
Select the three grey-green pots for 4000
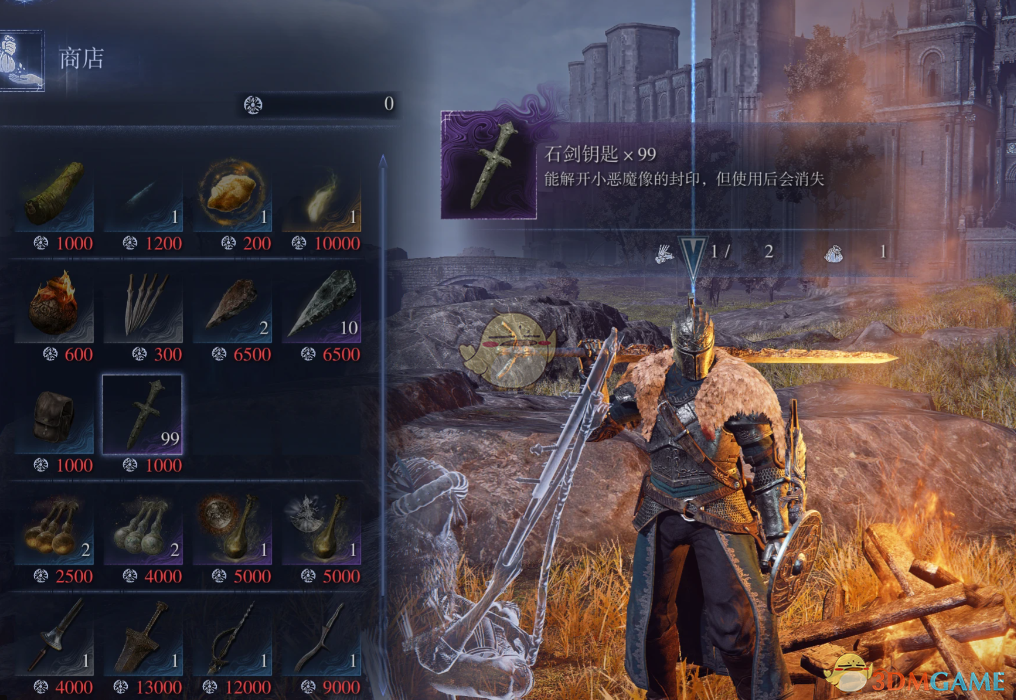click(x=143, y=526)
